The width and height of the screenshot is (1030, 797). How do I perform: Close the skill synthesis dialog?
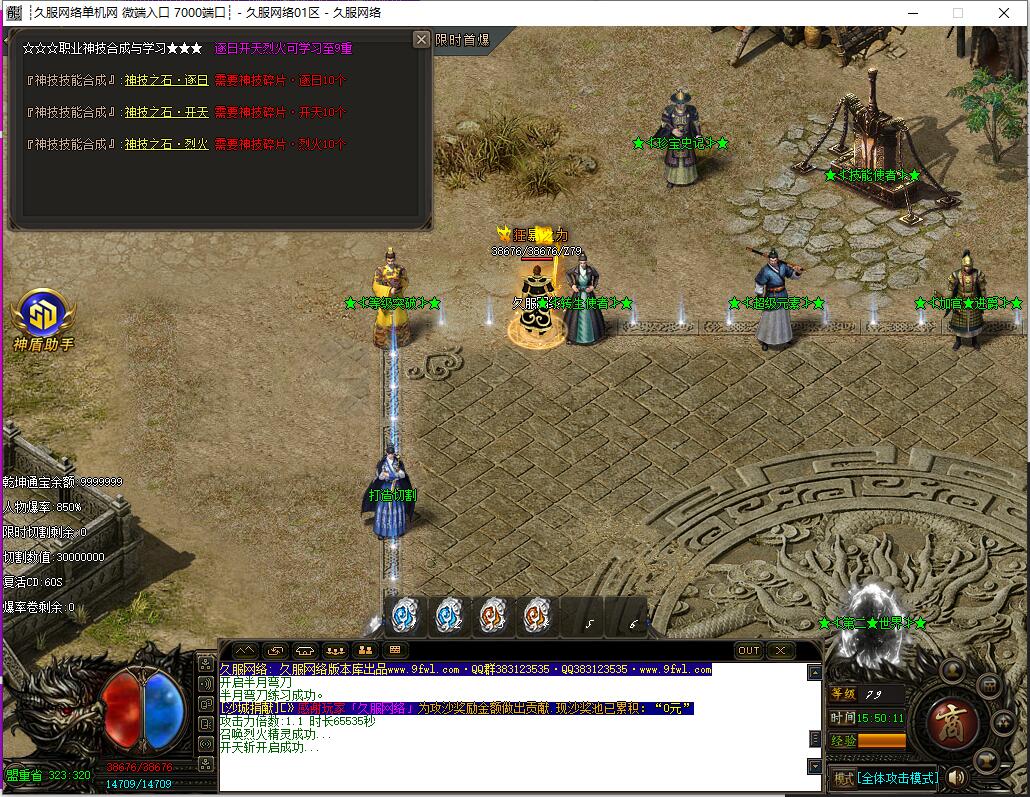(421, 39)
